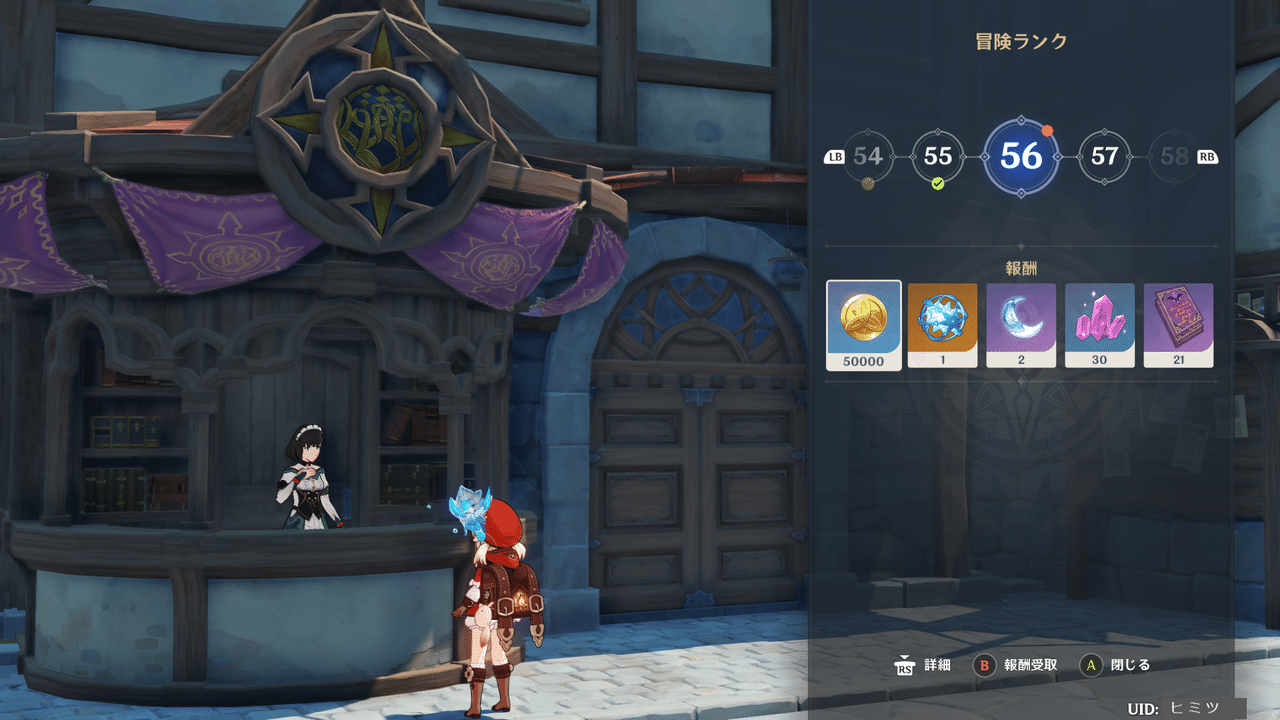Select the blue crystal orb reward

tap(942, 325)
